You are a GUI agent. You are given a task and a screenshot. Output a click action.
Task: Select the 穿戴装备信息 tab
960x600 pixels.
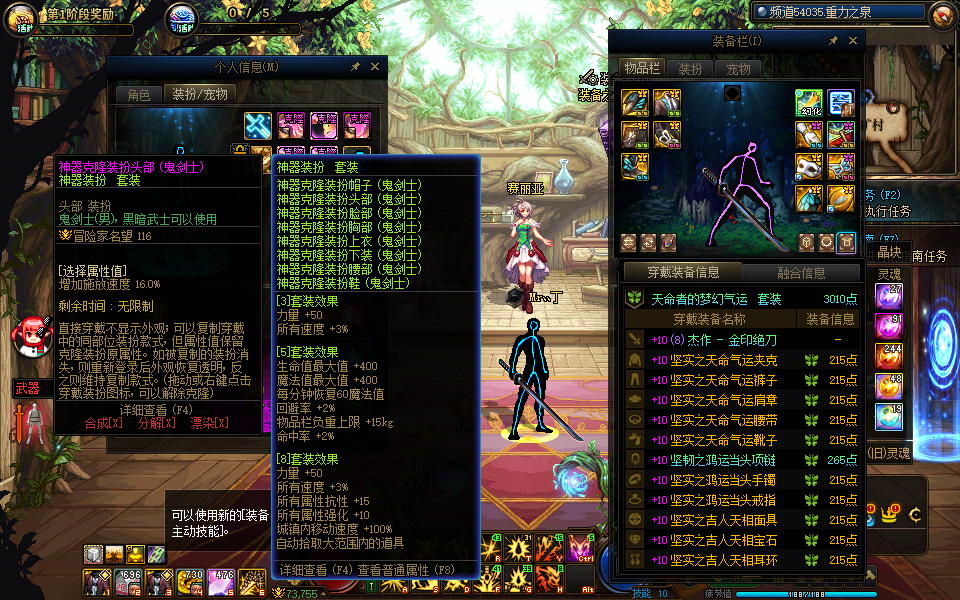click(x=682, y=273)
